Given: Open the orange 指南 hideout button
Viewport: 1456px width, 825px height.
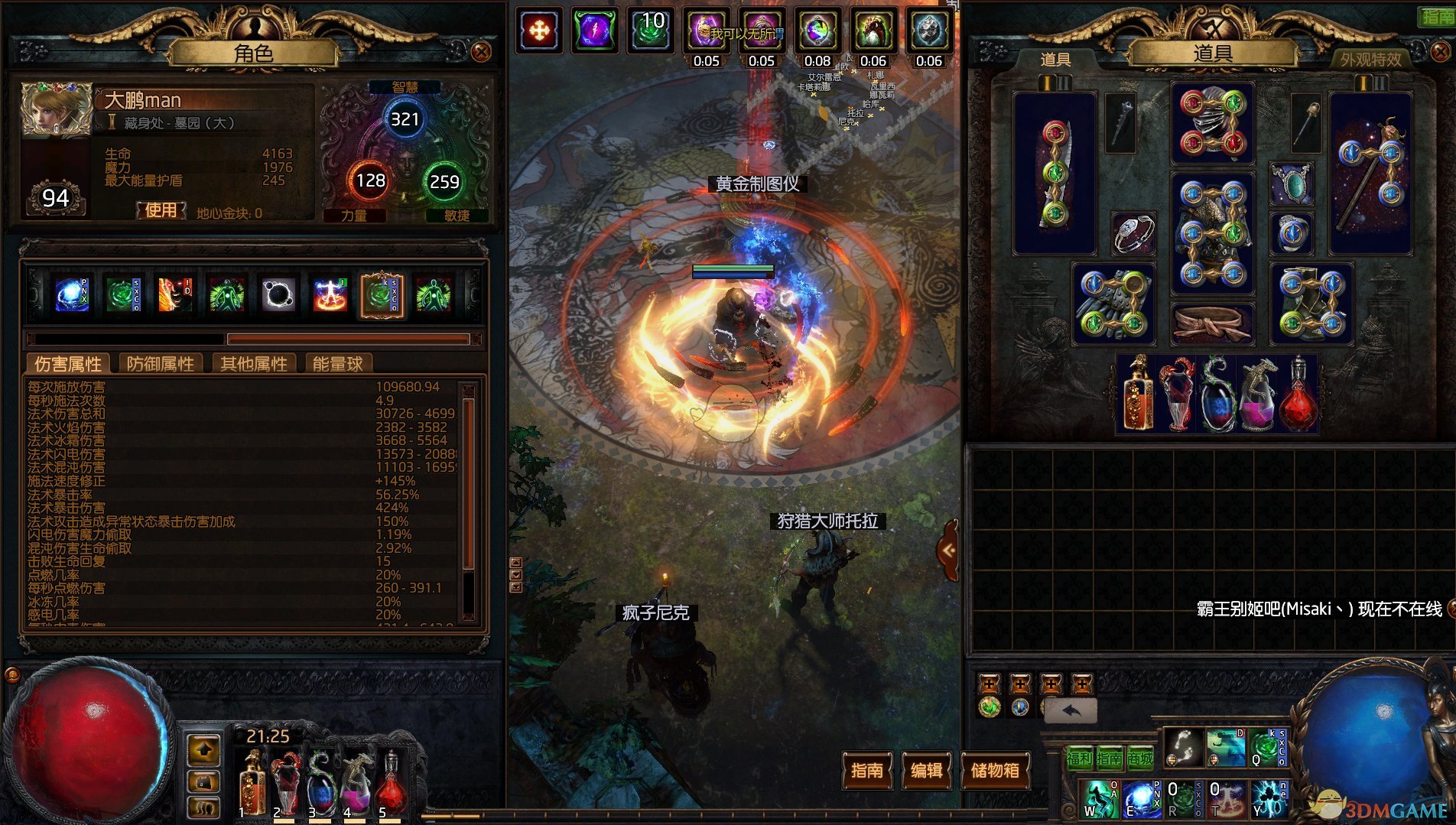Looking at the screenshot, I should point(866,770).
